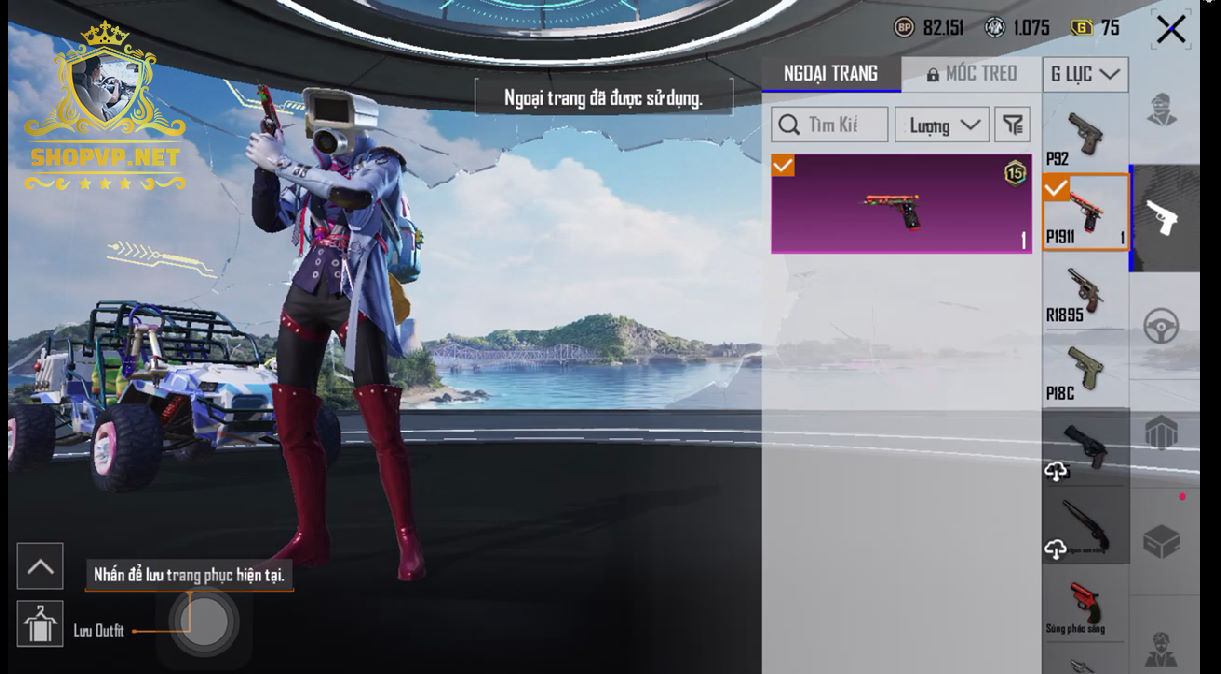This screenshot has width=1221, height=674.
Task: Open the character outfit category
Action: pos(1162,110)
